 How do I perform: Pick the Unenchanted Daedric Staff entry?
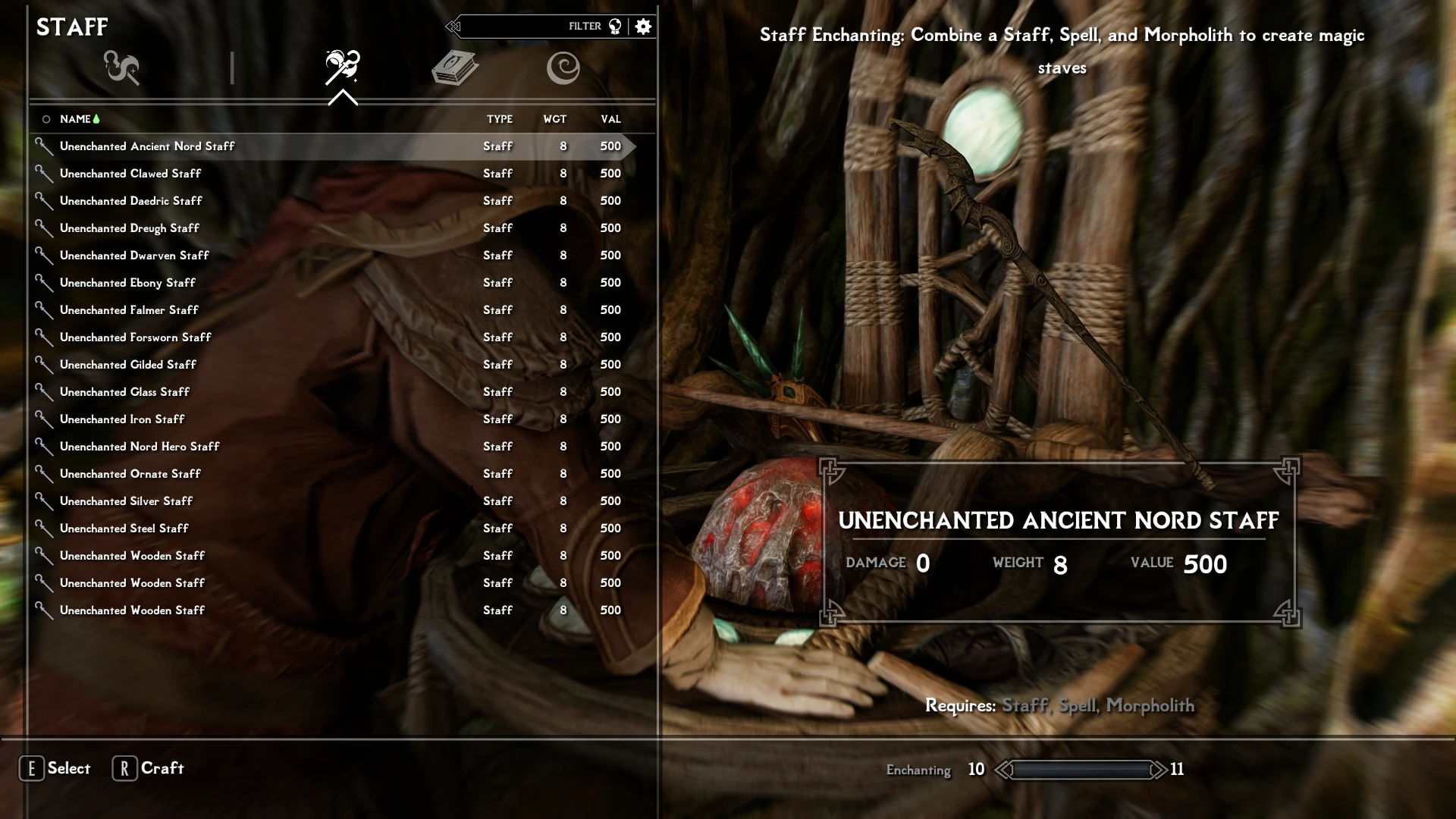[x=131, y=201]
